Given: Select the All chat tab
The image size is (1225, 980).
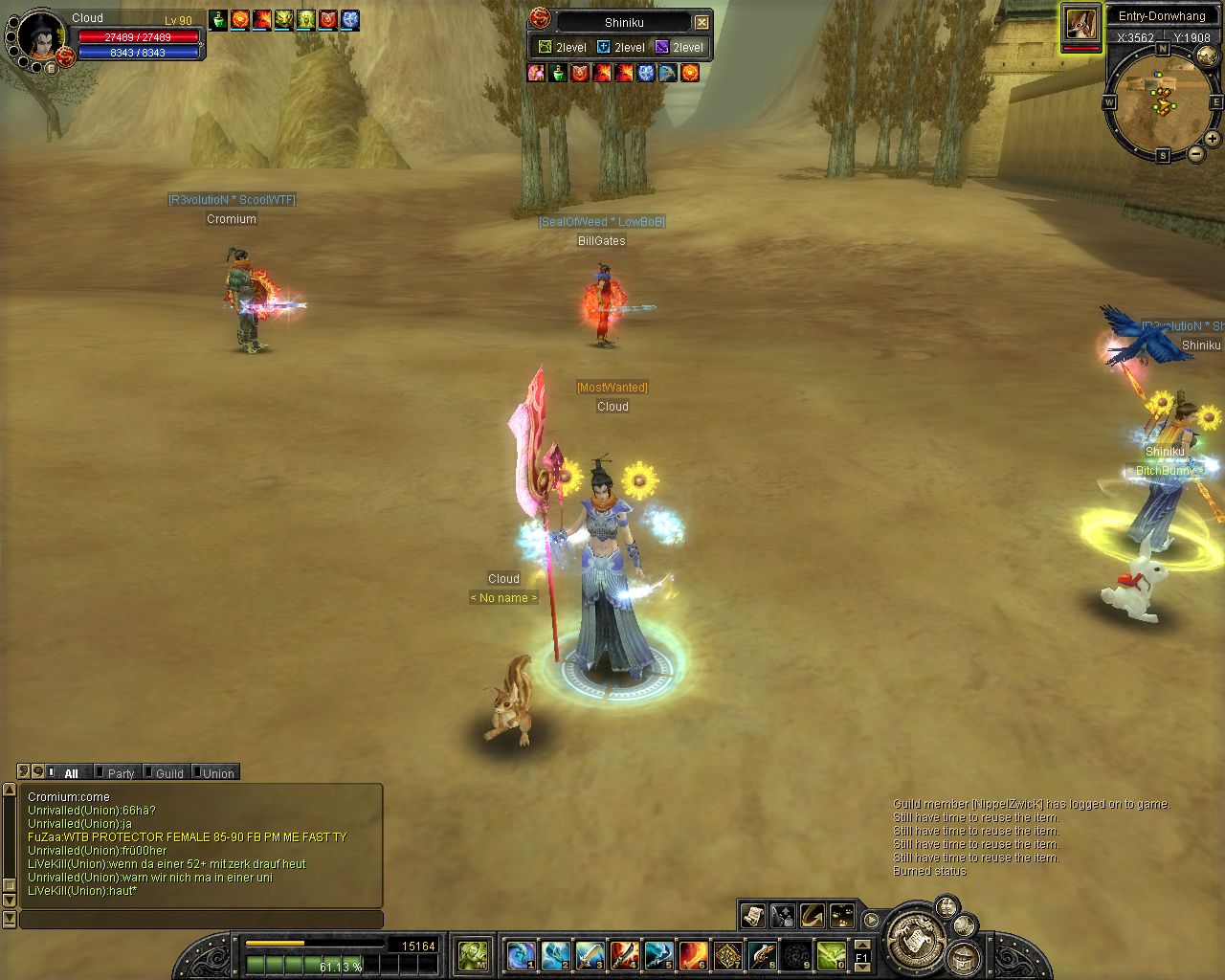Looking at the screenshot, I should click(71, 773).
